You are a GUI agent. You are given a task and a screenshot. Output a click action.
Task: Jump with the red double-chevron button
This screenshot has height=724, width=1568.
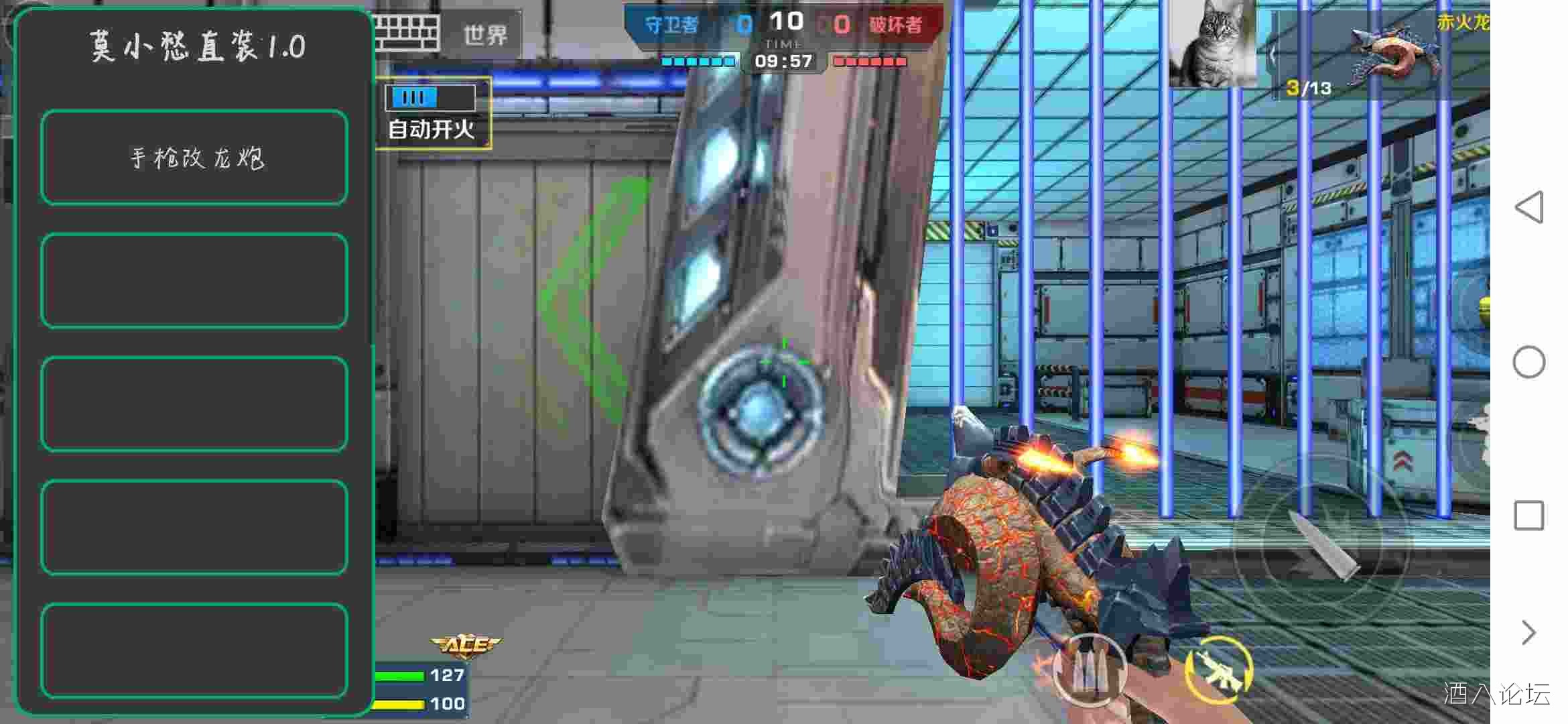point(1403,461)
